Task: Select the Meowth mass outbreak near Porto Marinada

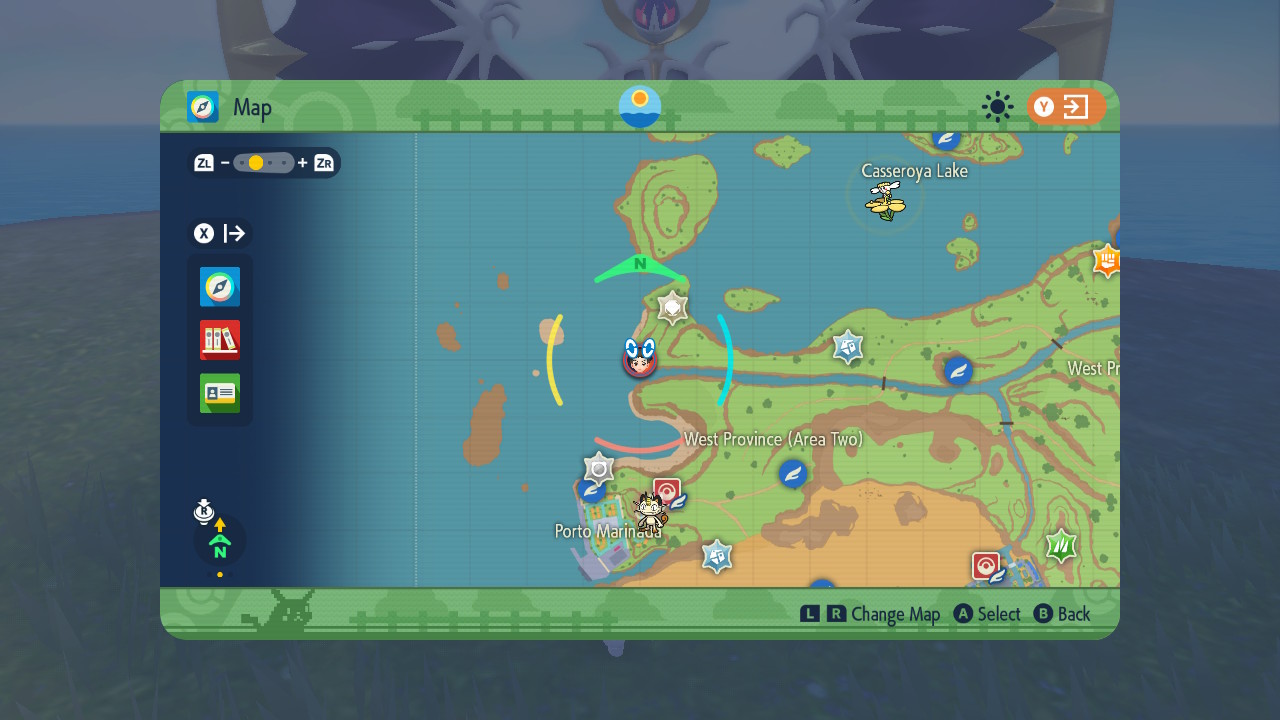Action: (x=650, y=512)
